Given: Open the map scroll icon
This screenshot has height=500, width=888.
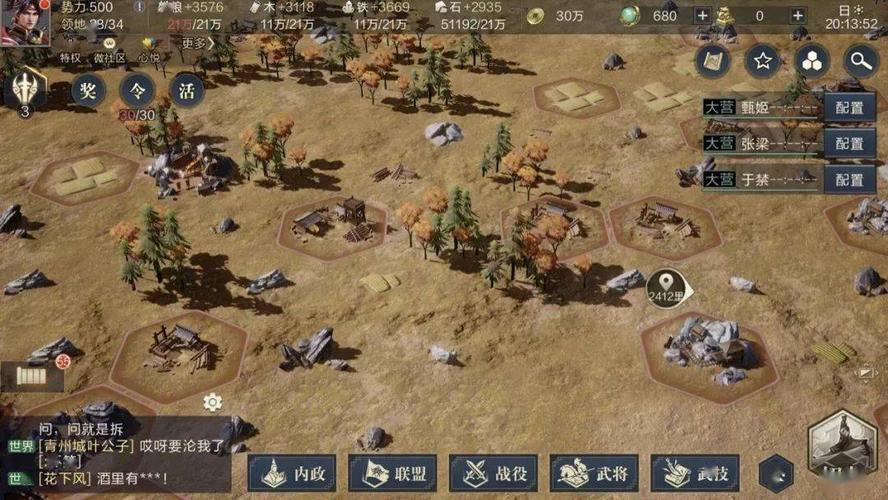Looking at the screenshot, I should (715, 61).
